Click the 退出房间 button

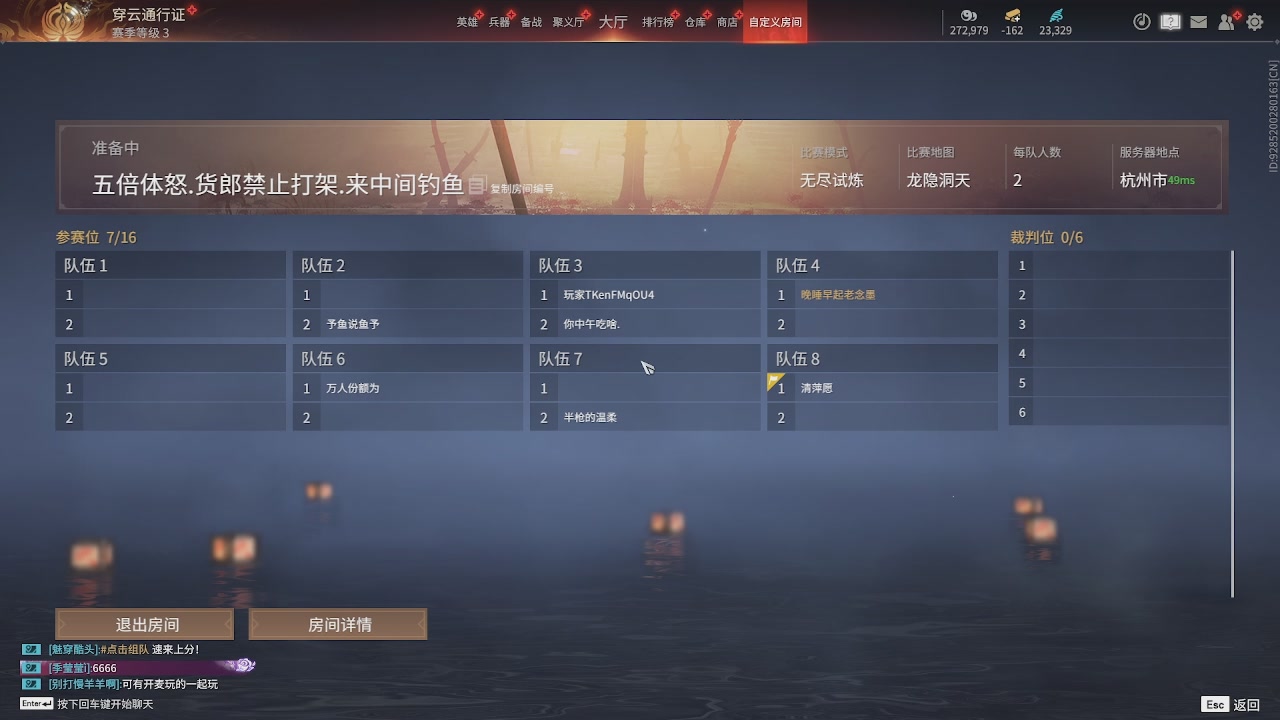point(144,623)
